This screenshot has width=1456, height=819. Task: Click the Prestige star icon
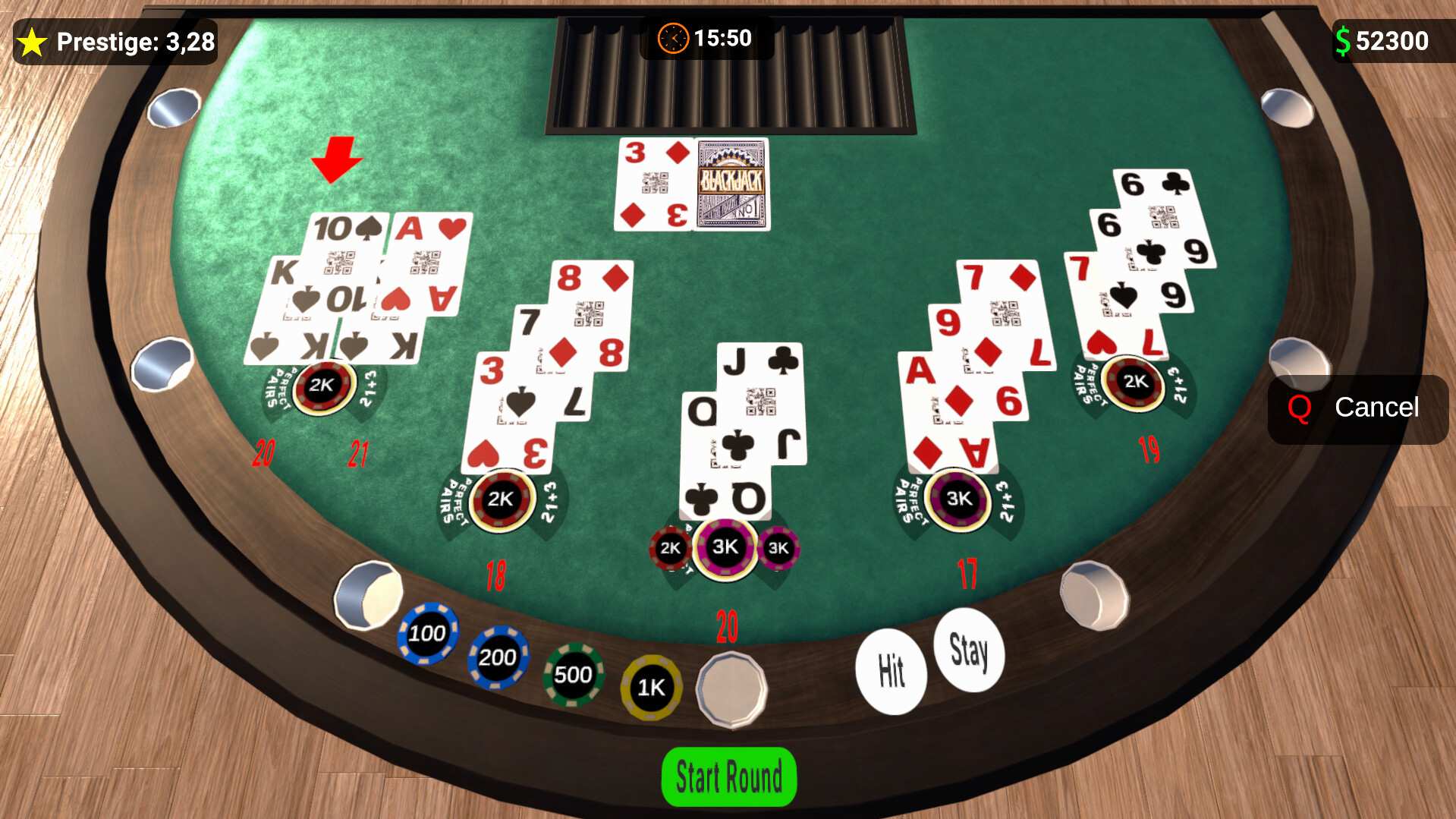[x=31, y=42]
